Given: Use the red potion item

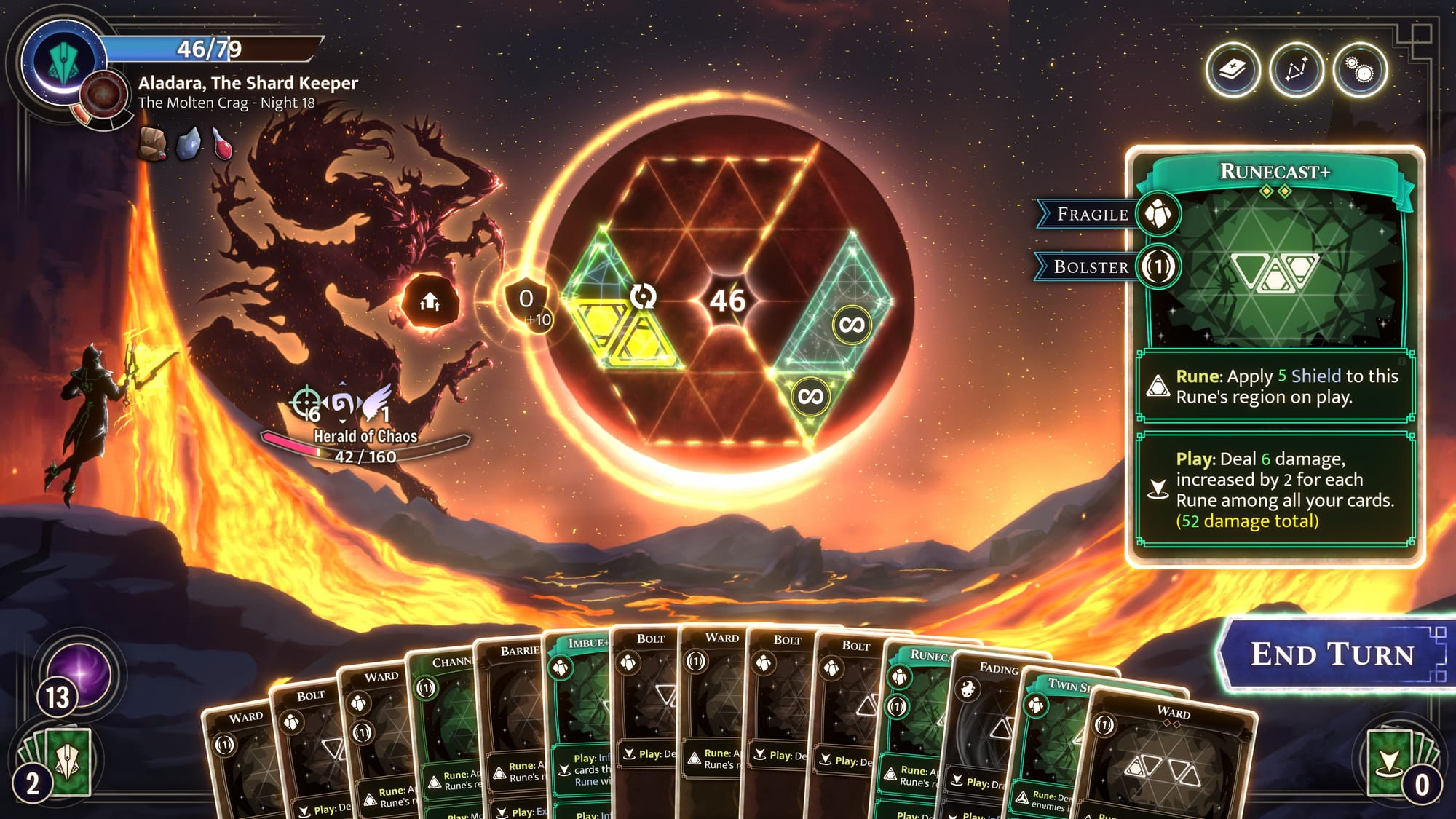Looking at the screenshot, I should tap(223, 143).
